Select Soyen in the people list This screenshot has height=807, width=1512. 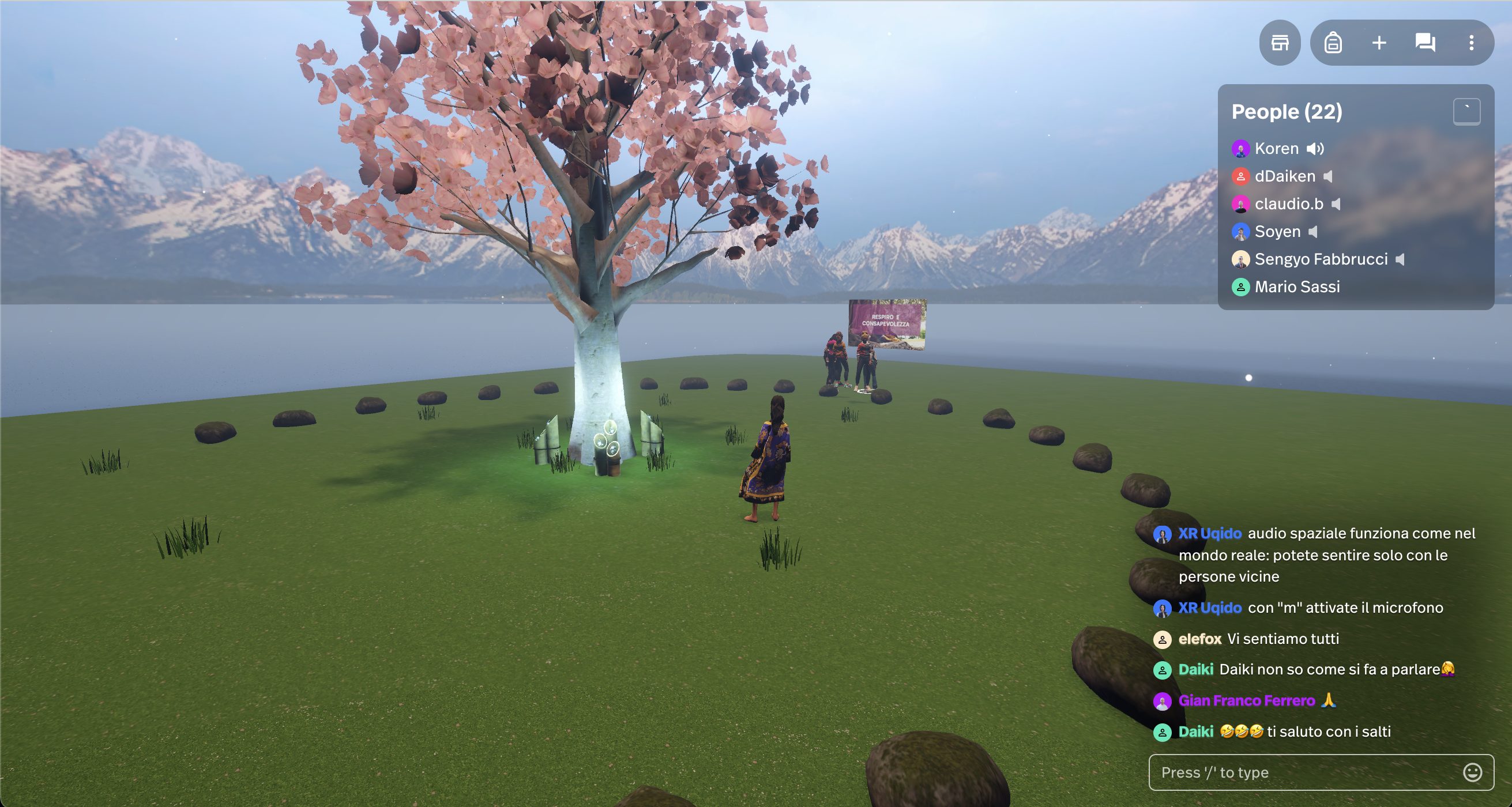click(1277, 231)
